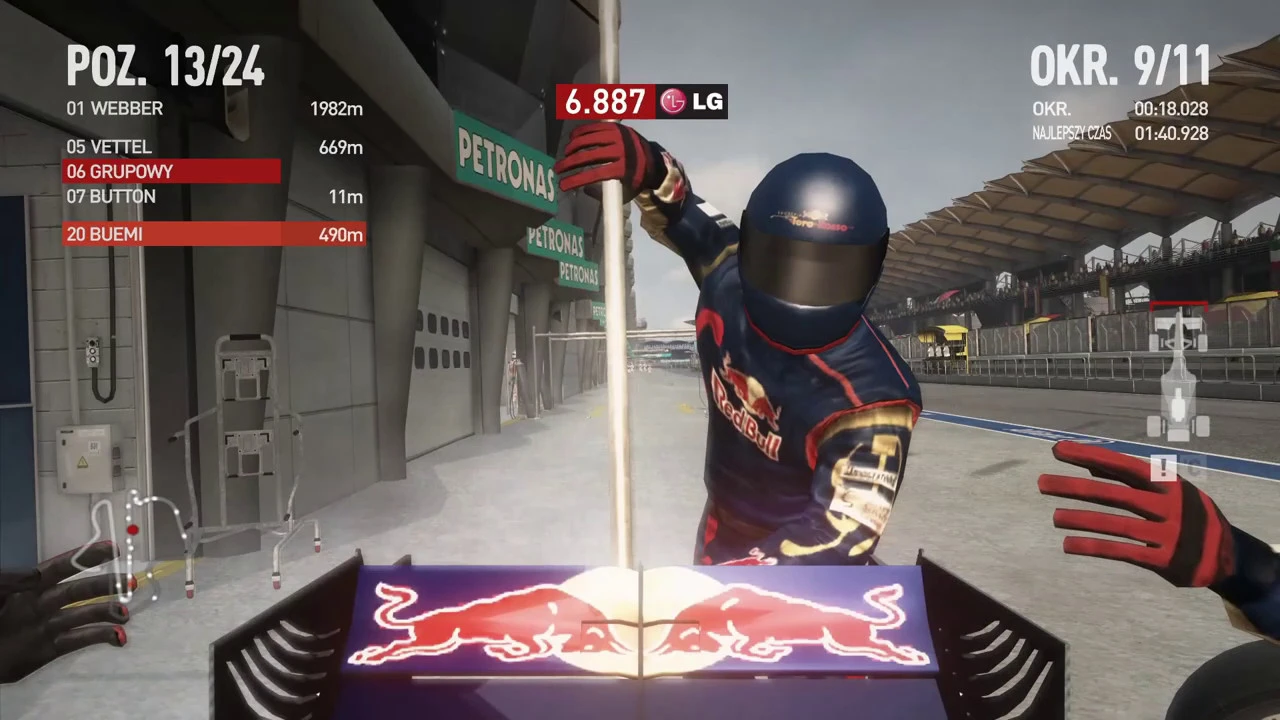
Task: Select the warning exclamation icon below the car
Action: [x=1164, y=468]
